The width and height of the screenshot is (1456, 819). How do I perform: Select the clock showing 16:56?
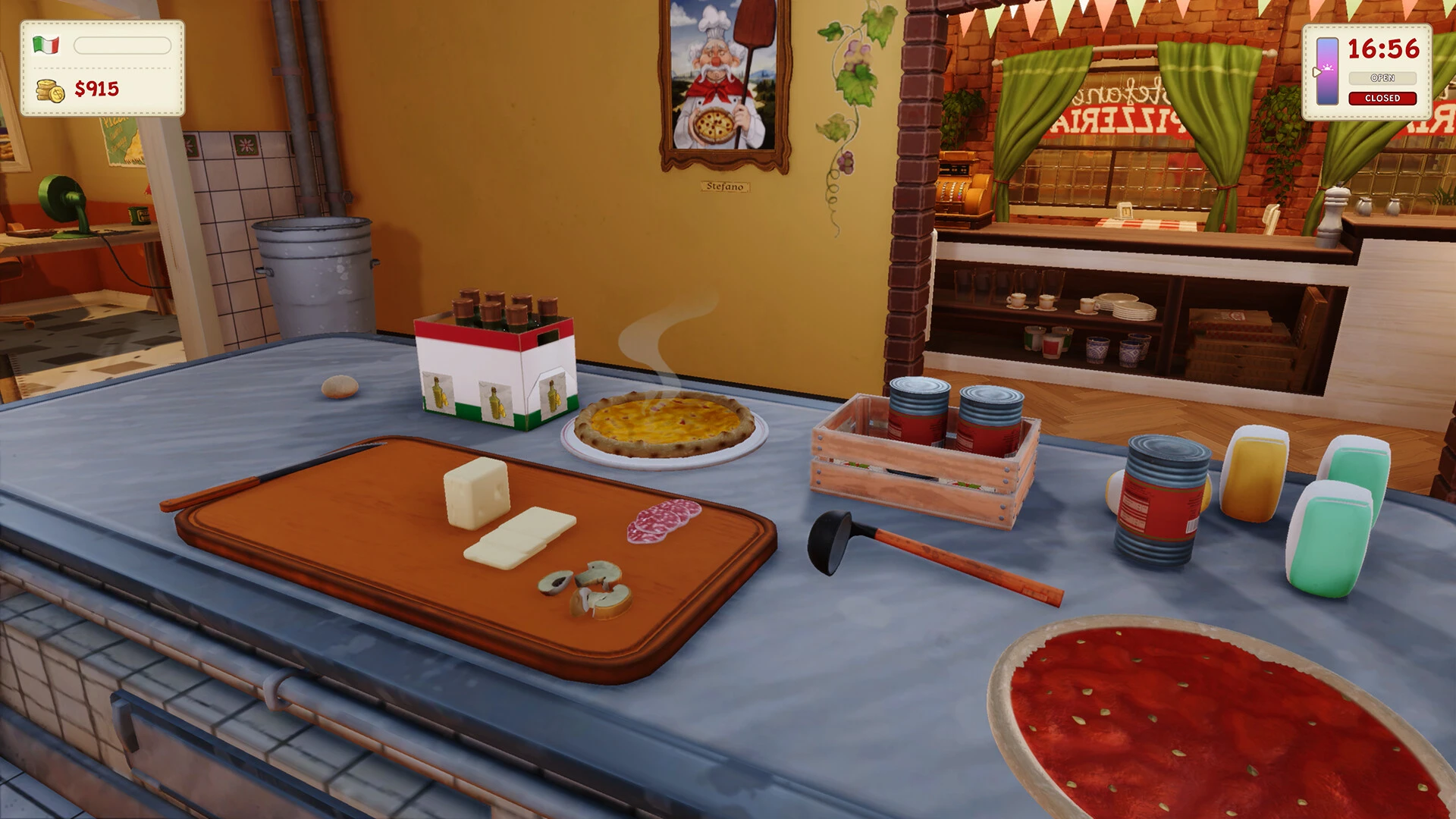pos(1382,49)
